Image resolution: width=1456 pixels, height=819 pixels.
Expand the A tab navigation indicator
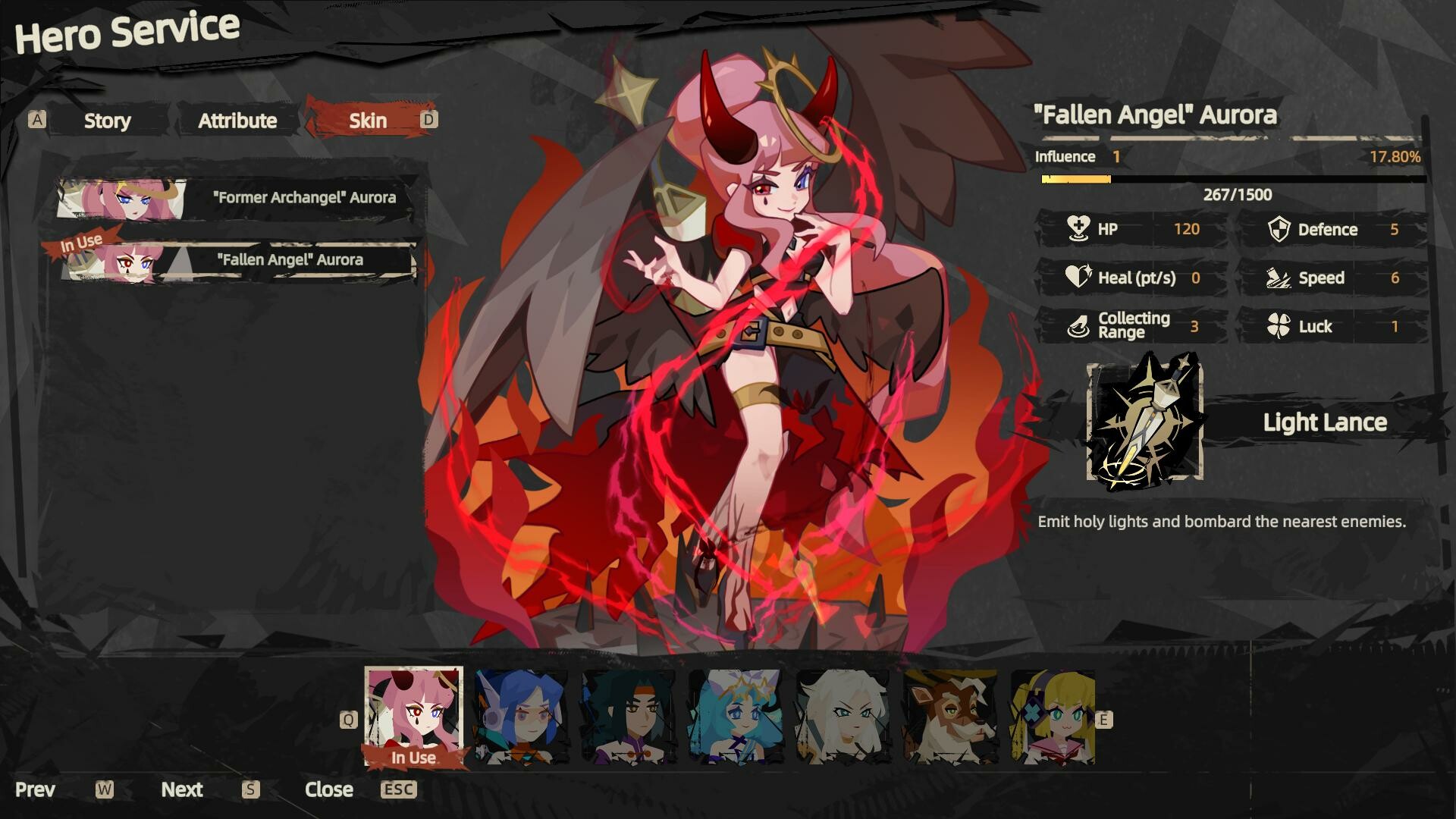[36, 119]
